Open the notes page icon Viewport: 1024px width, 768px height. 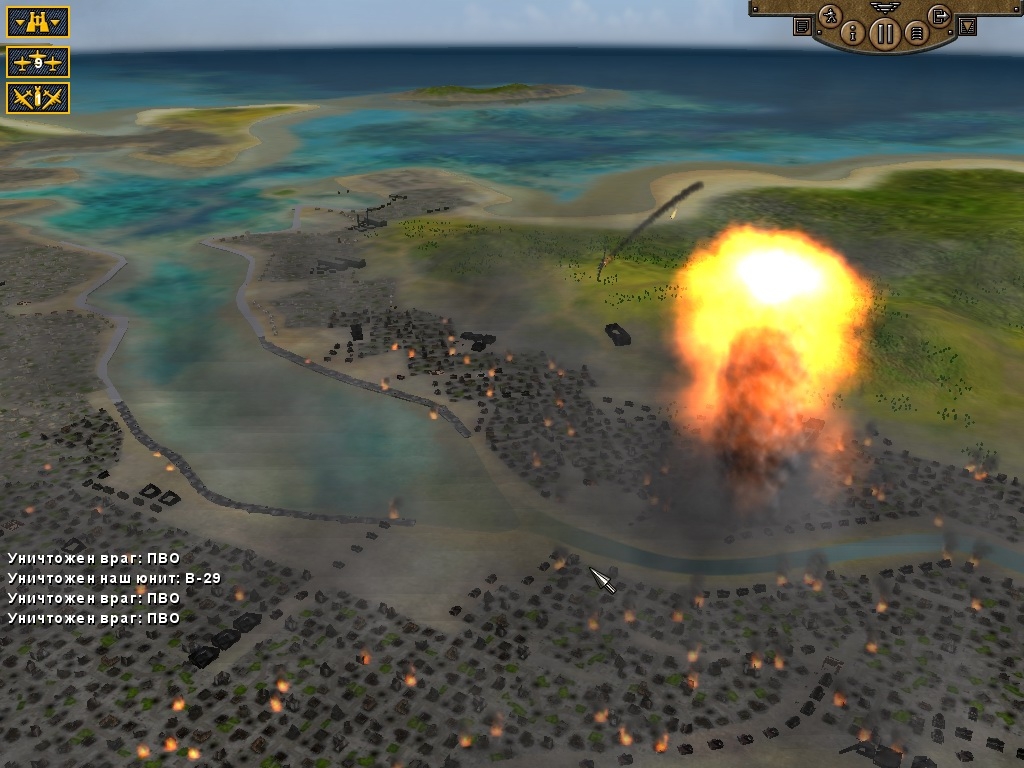click(801, 27)
